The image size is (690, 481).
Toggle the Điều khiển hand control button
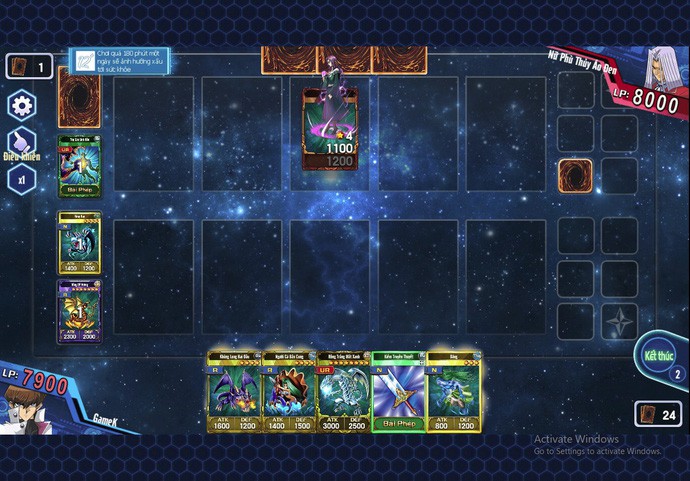(x=20, y=142)
